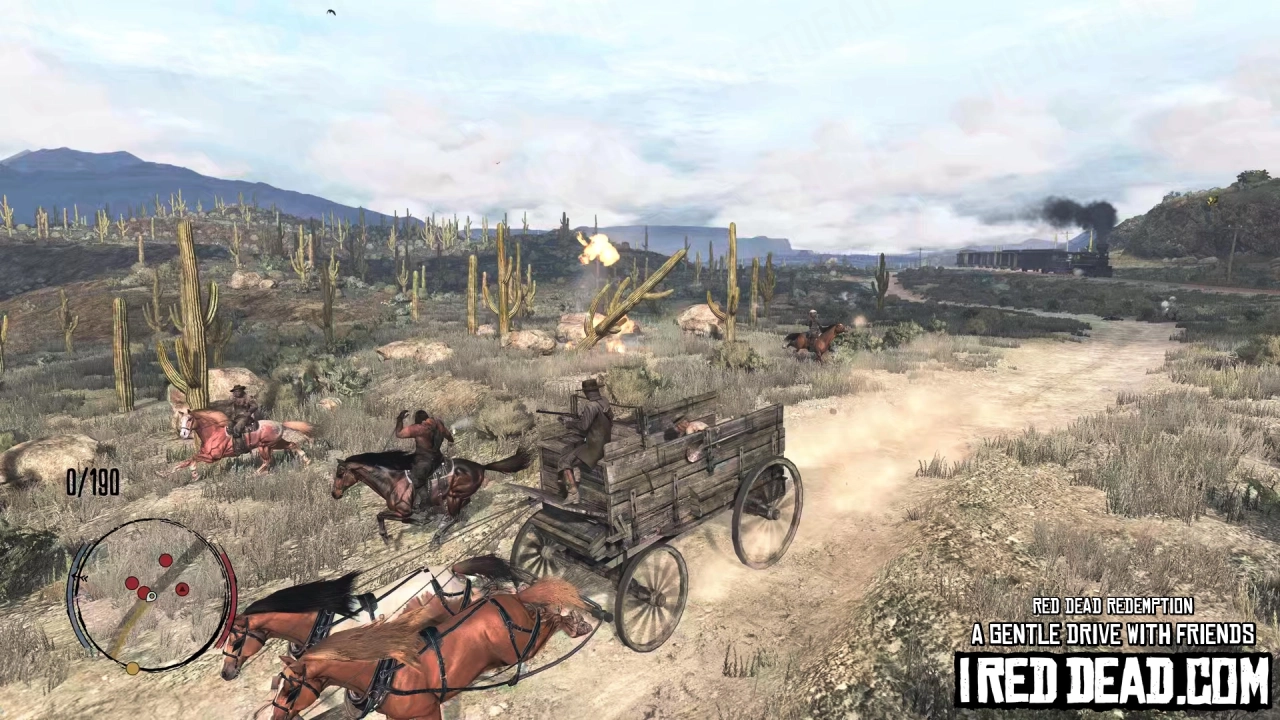The width and height of the screenshot is (1280, 720).
Task: Select the triangle enemy blip on the minimap
Action: click(182, 589)
